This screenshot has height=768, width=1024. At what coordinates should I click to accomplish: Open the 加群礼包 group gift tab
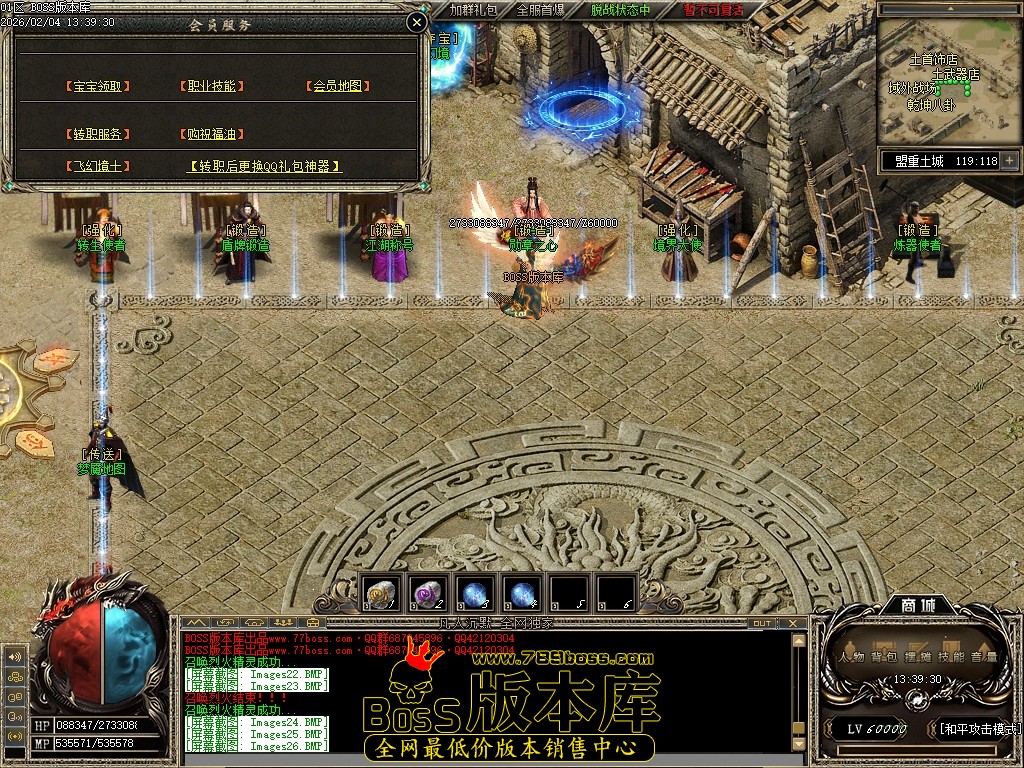pyautogui.click(x=473, y=10)
